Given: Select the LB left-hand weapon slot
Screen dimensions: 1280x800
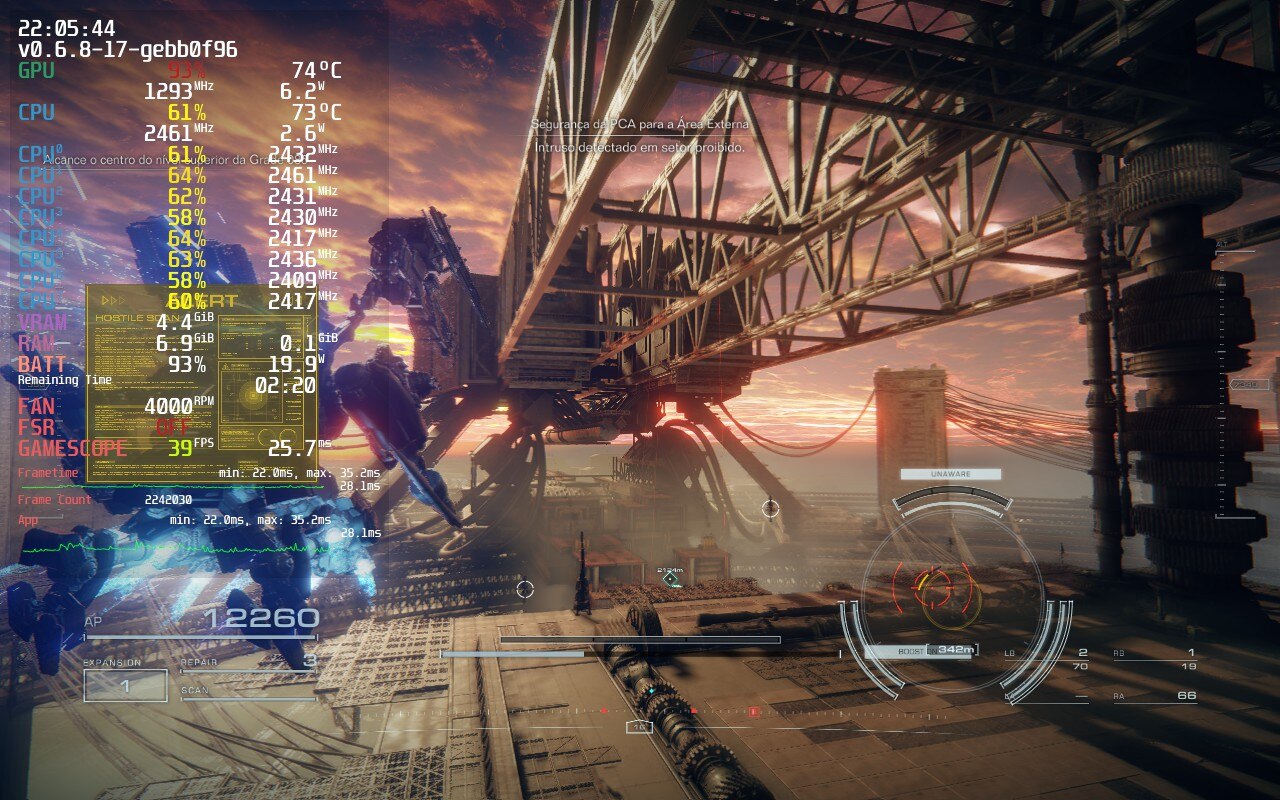Looking at the screenshot, I should (x=1046, y=658).
